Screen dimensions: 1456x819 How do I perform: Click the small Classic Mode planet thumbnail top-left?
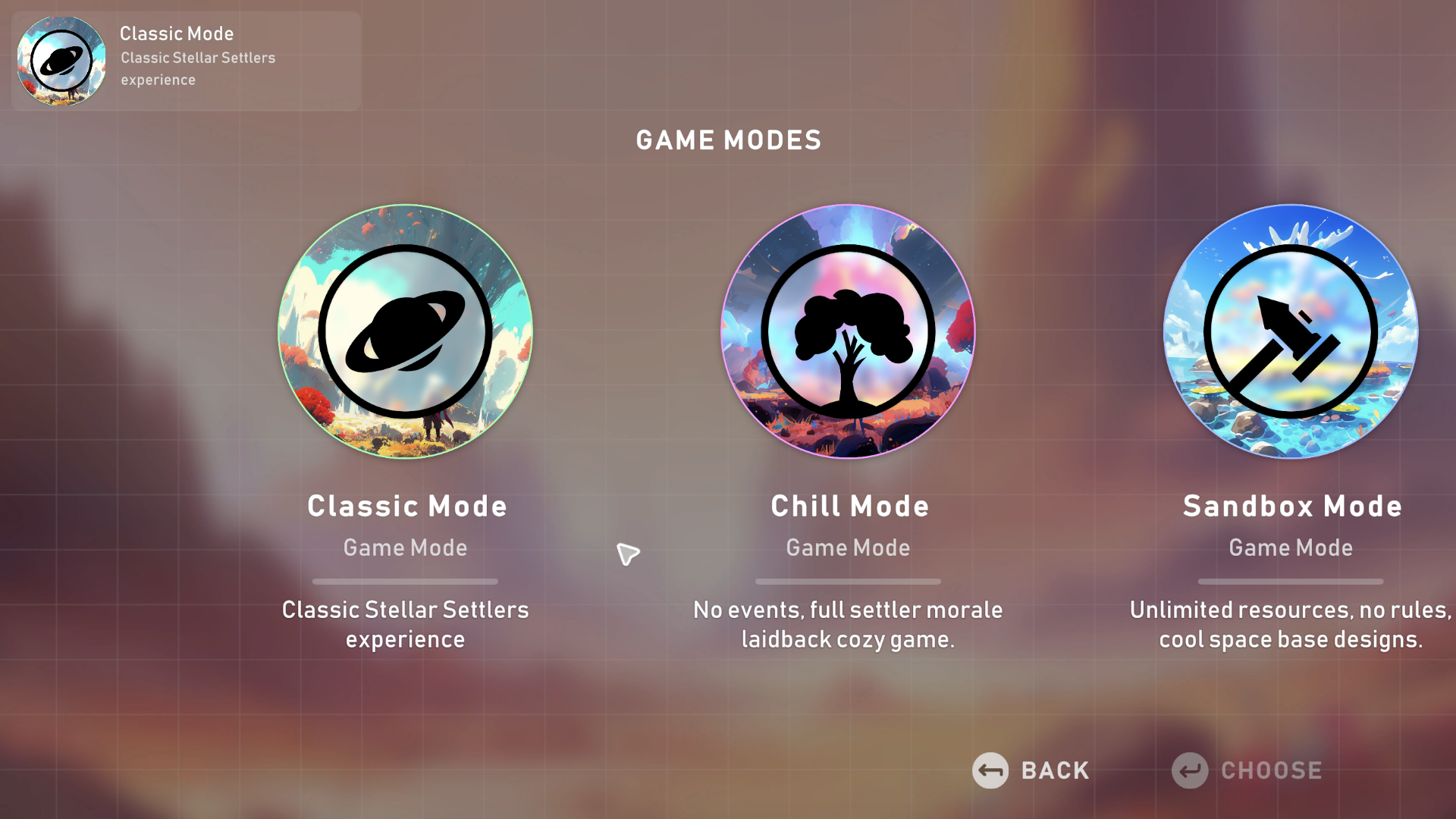[x=61, y=61]
